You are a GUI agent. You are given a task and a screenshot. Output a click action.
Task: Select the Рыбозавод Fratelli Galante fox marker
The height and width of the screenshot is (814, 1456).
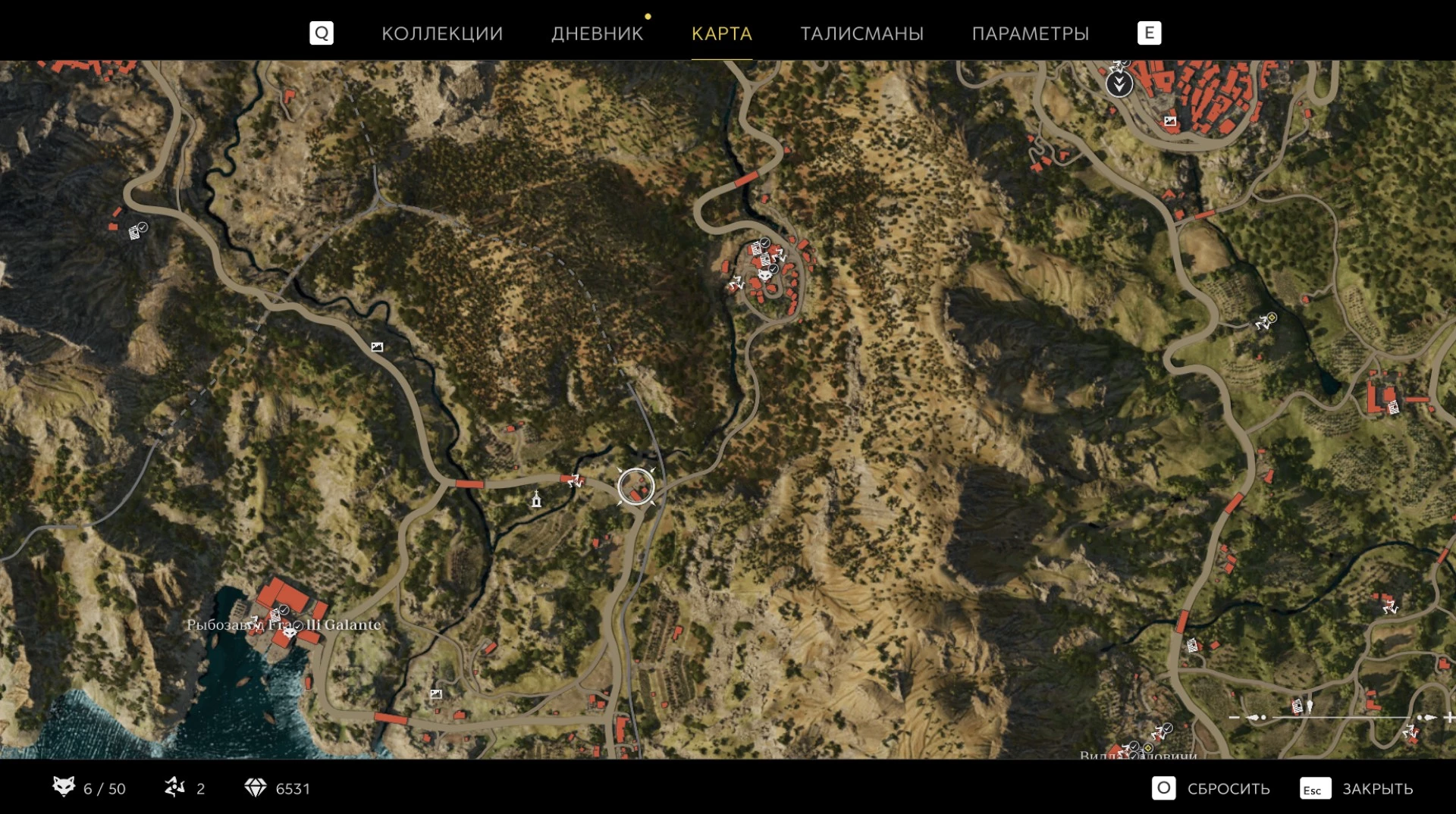click(x=290, y=631)
